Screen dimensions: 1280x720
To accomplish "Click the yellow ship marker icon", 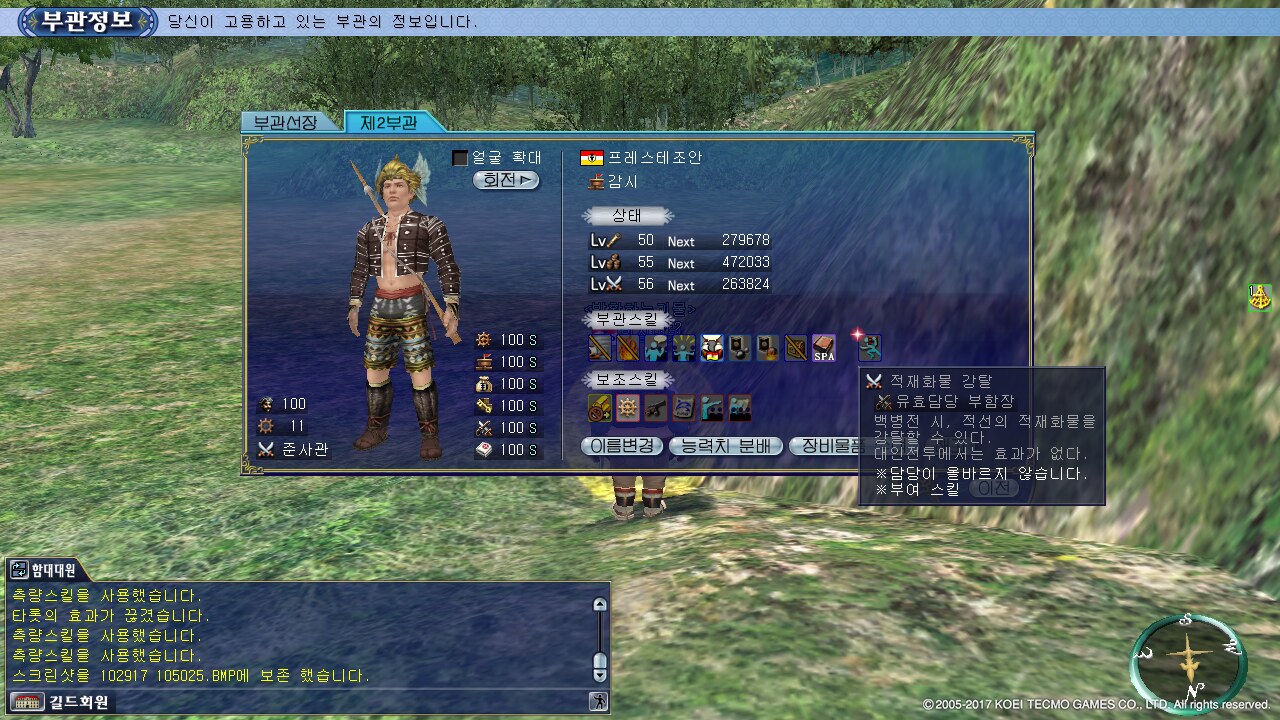I will click(x=1260, y=297).
